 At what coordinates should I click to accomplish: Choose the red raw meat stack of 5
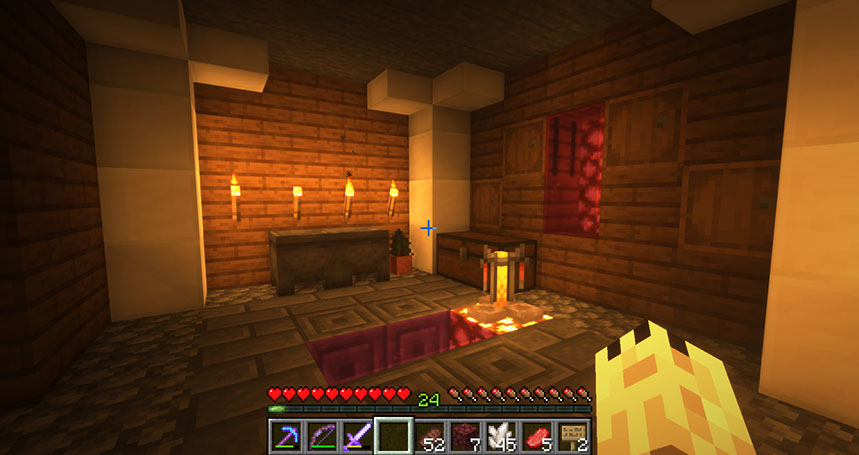coord(538,437)
